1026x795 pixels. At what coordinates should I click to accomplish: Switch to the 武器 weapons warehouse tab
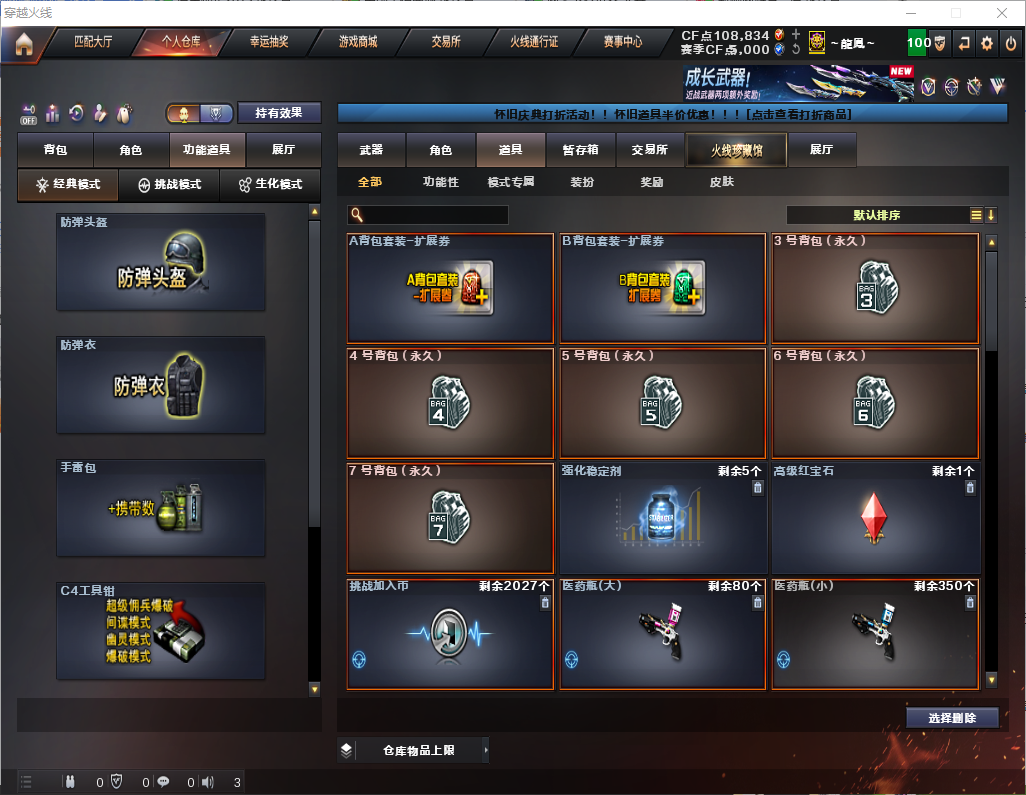click(371, 150)
